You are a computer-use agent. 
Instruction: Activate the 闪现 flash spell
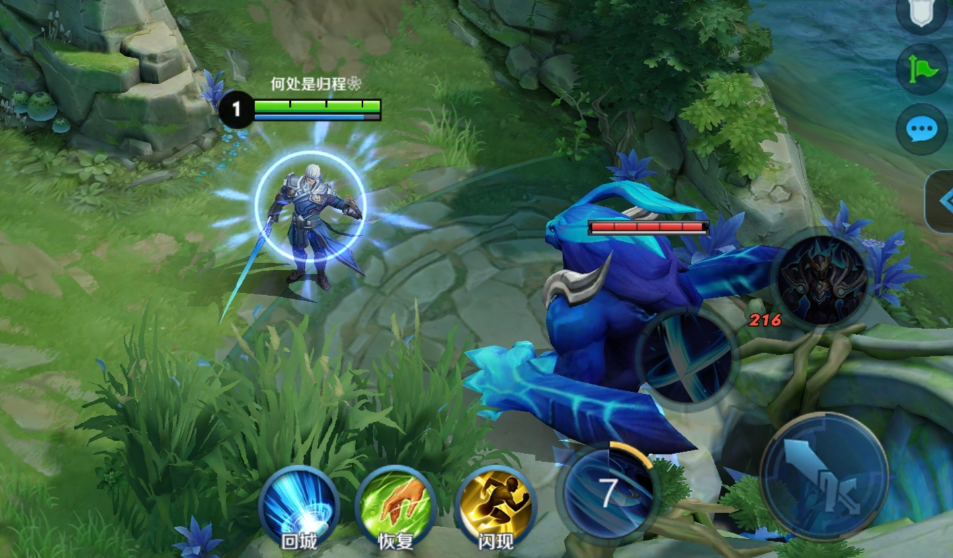(x=495, y=504)
